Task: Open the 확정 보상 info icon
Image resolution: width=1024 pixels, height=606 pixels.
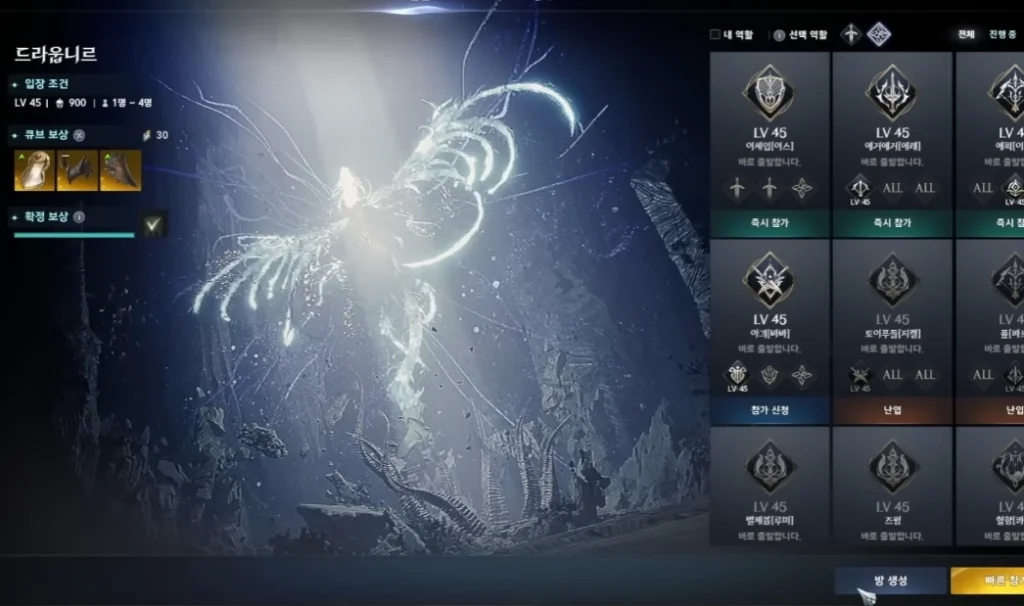Action: [x=79, y=217]
